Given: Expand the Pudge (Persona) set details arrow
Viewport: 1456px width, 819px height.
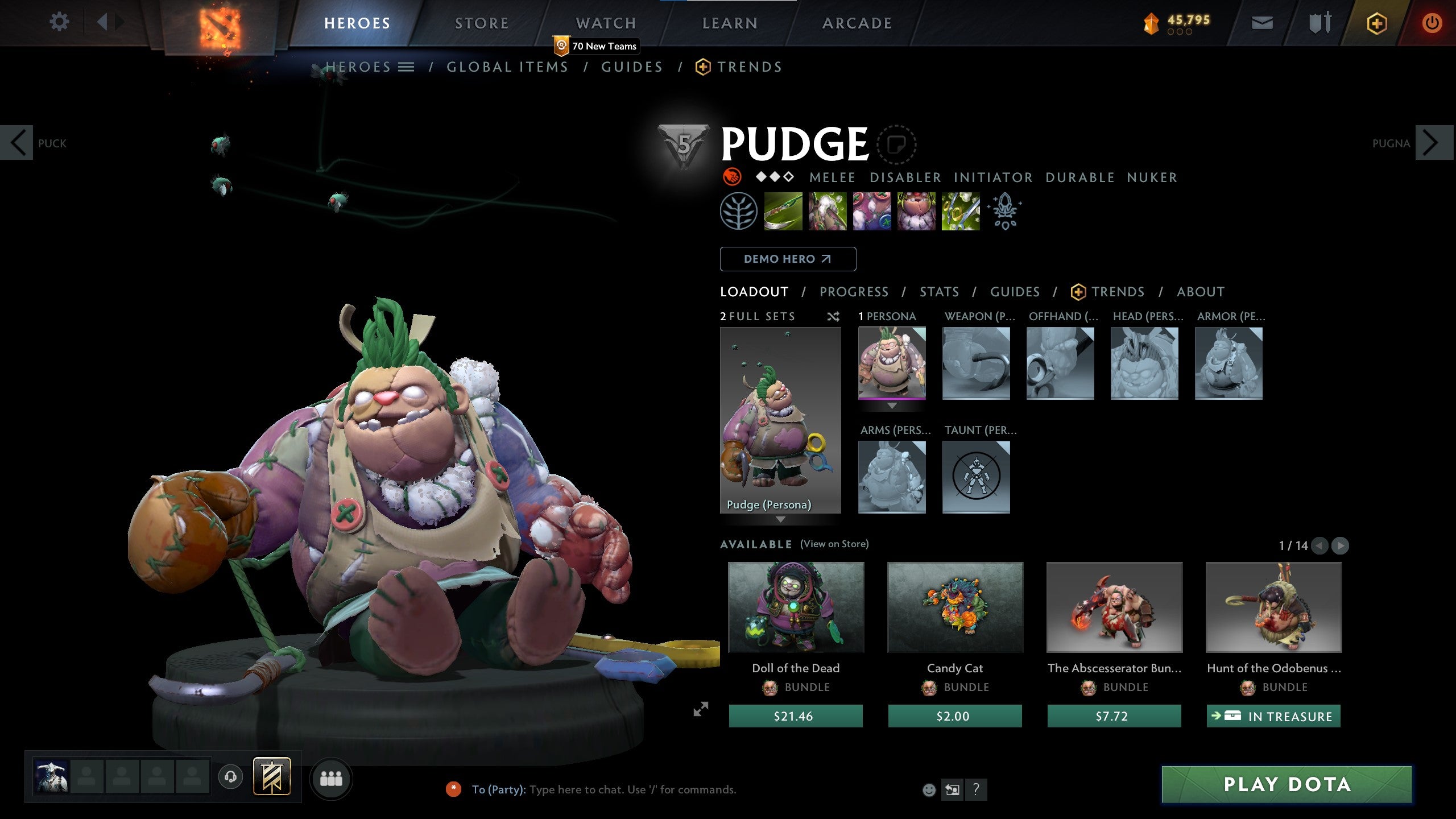Looking at the screenshot, I should 781,519.
